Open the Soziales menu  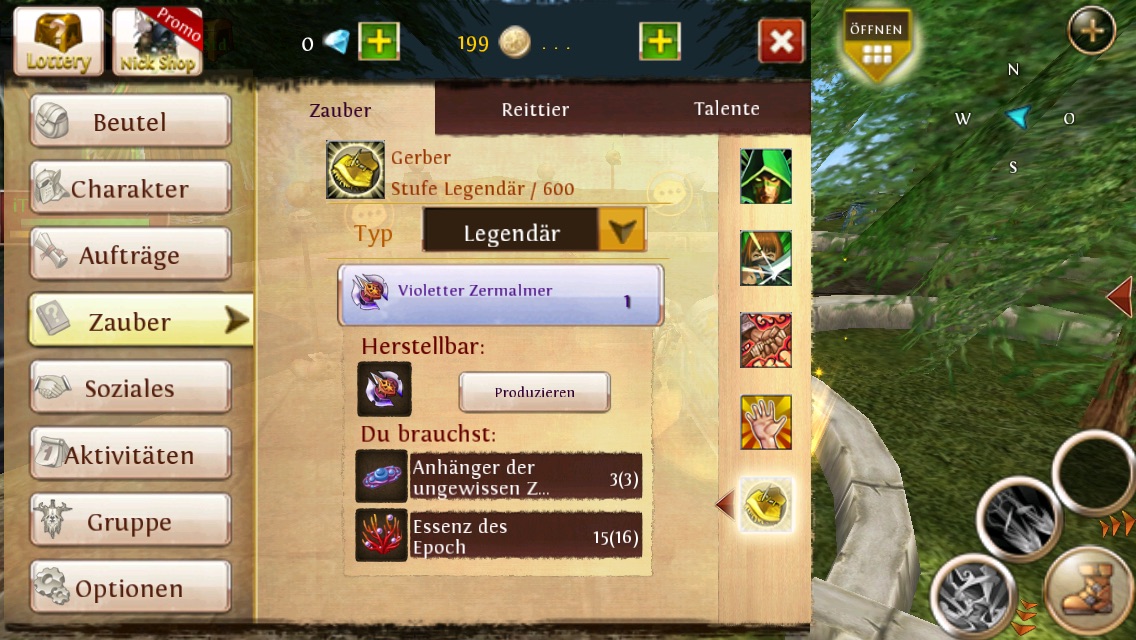[130, 388]
